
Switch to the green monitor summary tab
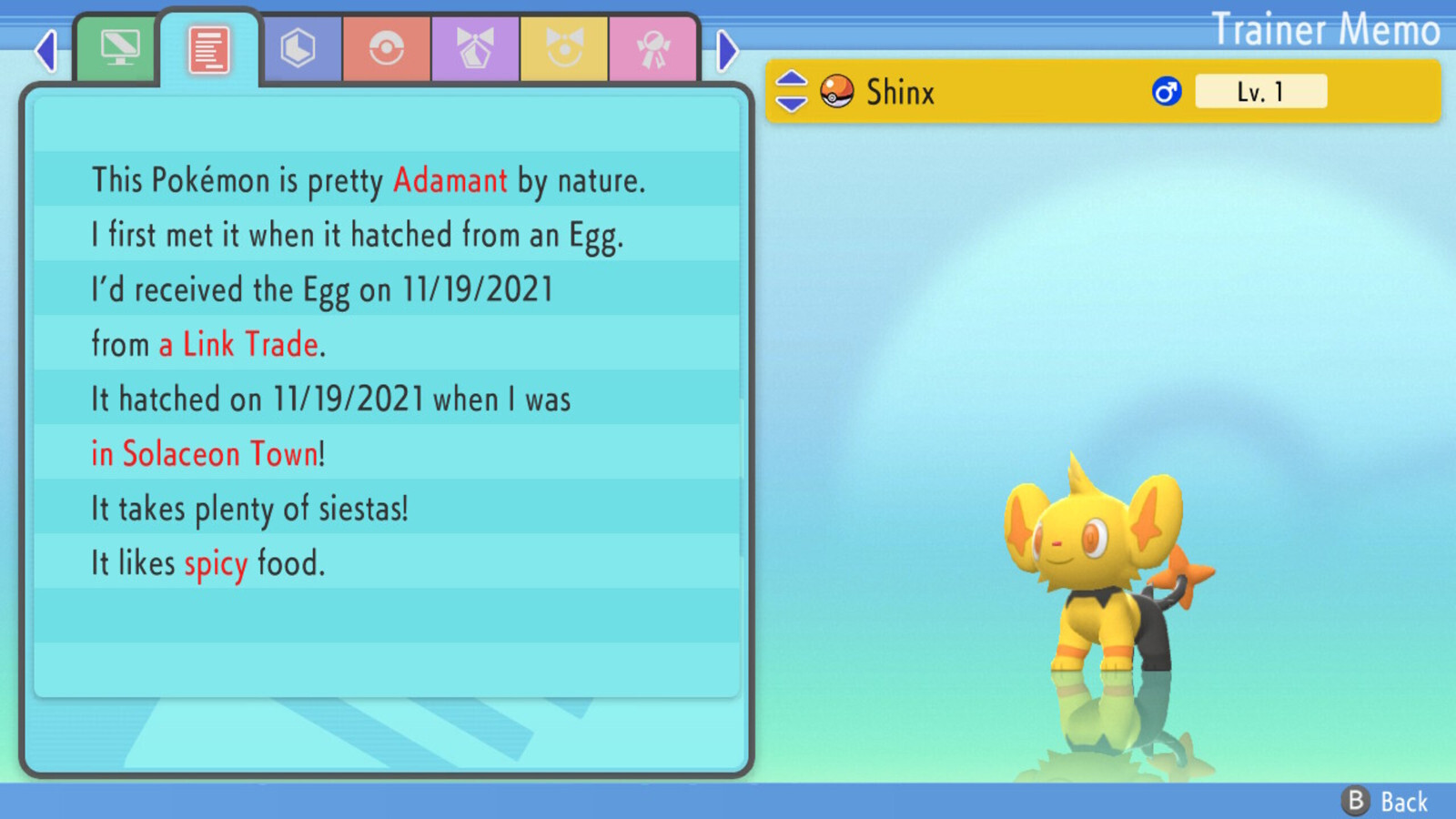(119, 49)
